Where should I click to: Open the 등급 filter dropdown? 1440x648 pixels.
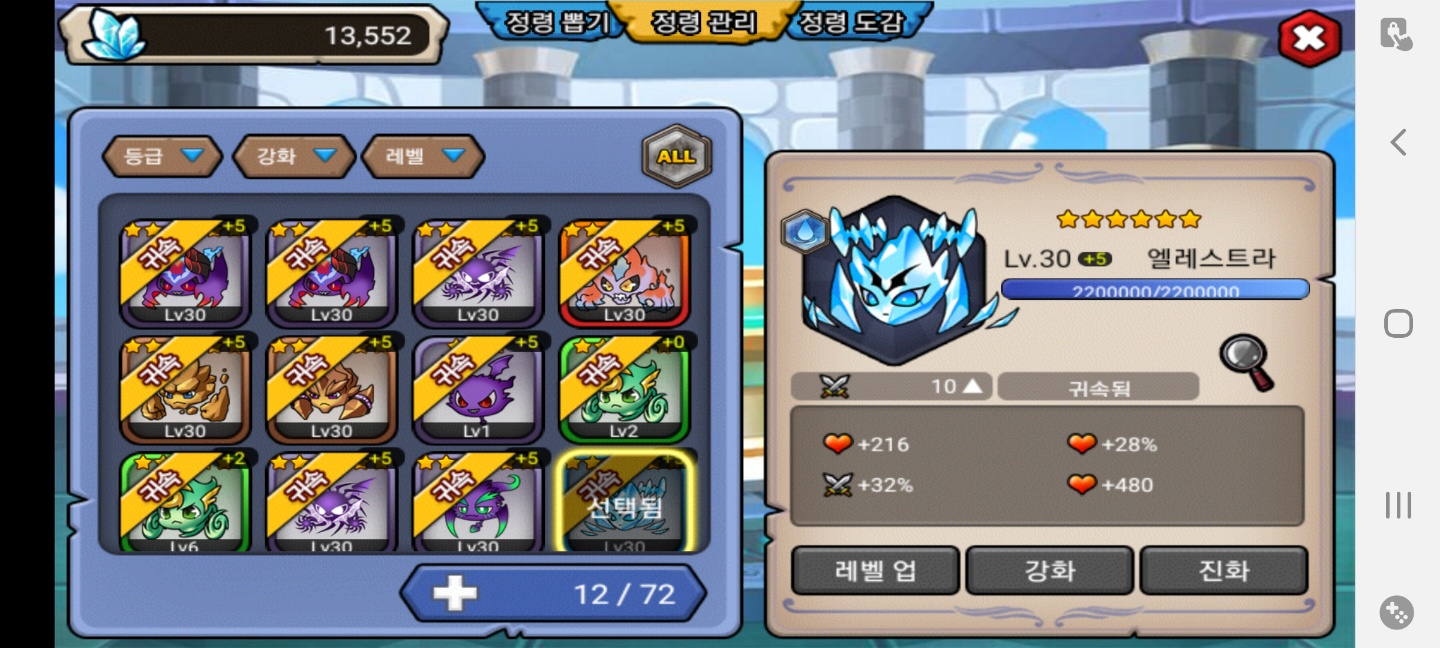[162, 156]
